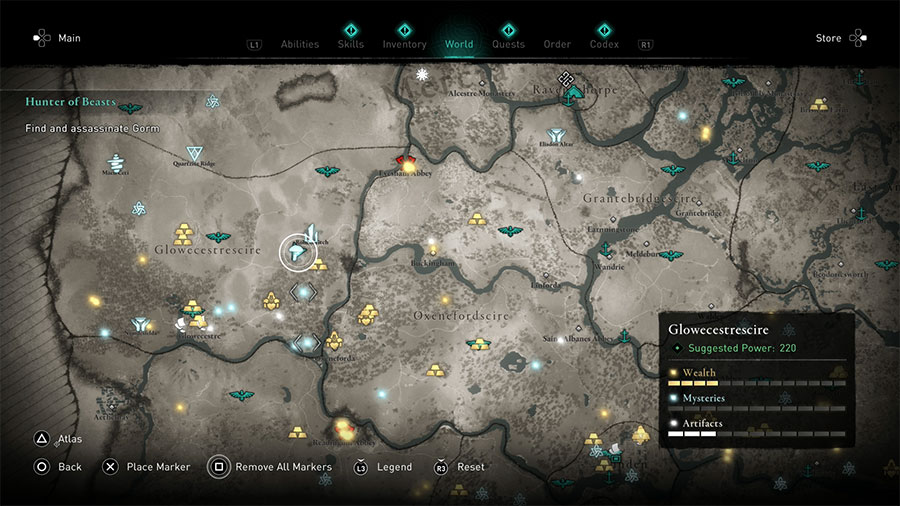This screenshot has height=506, width=900.
Task: Reset the map view
Action: click(x=460, y=467)
